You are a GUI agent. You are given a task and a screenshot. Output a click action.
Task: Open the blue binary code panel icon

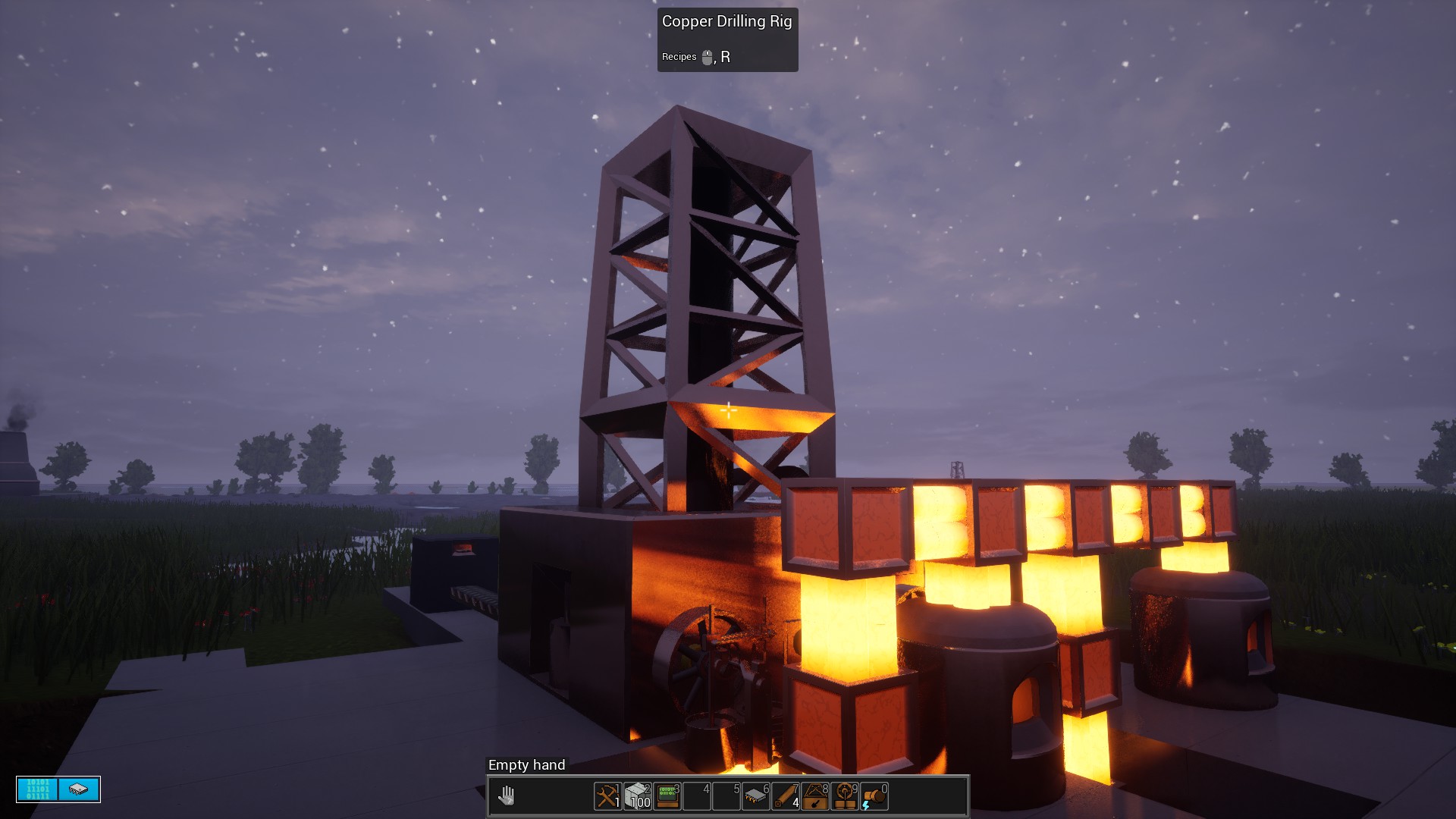38,789
